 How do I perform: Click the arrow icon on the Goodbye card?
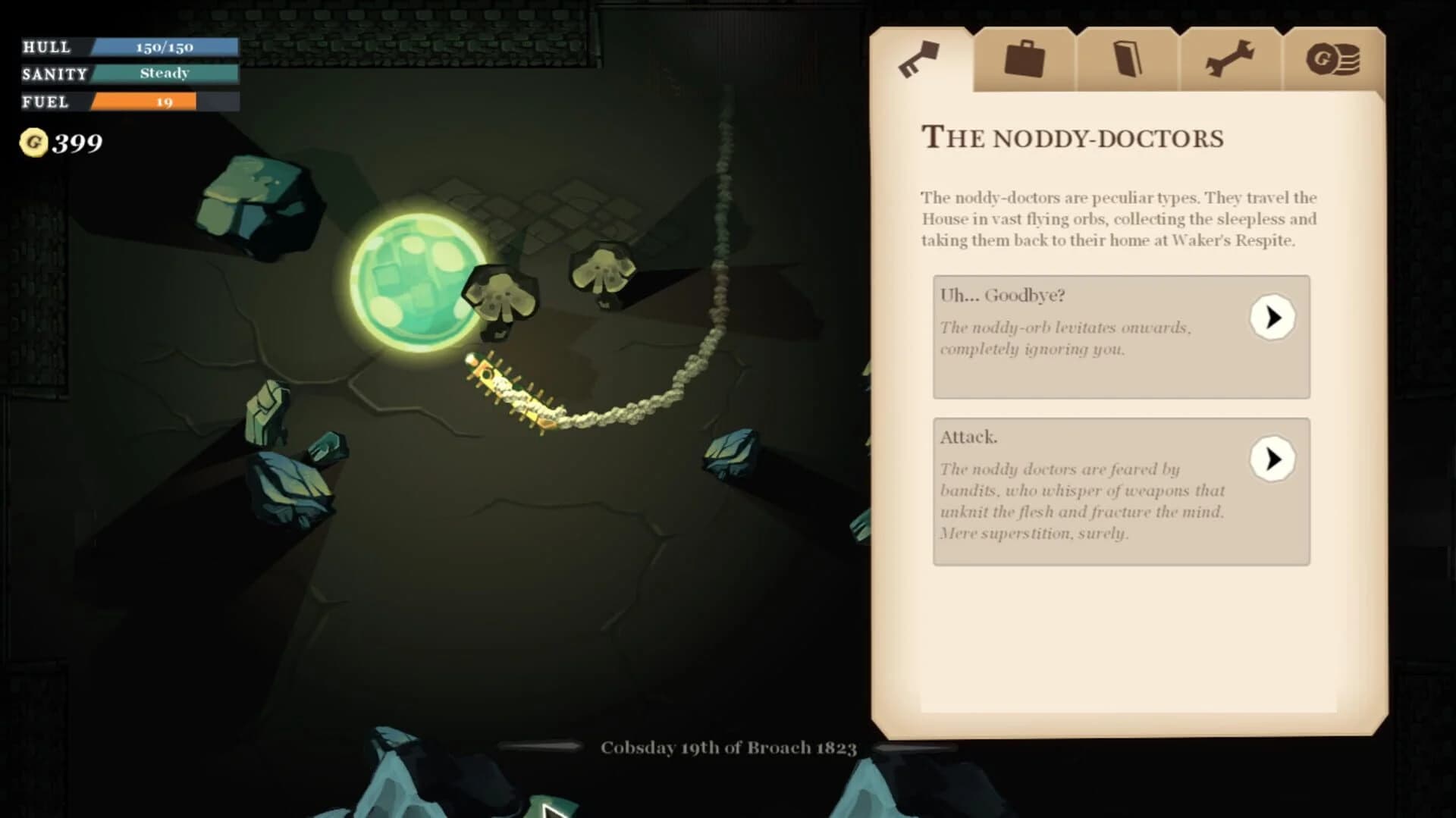(1272, 318)
